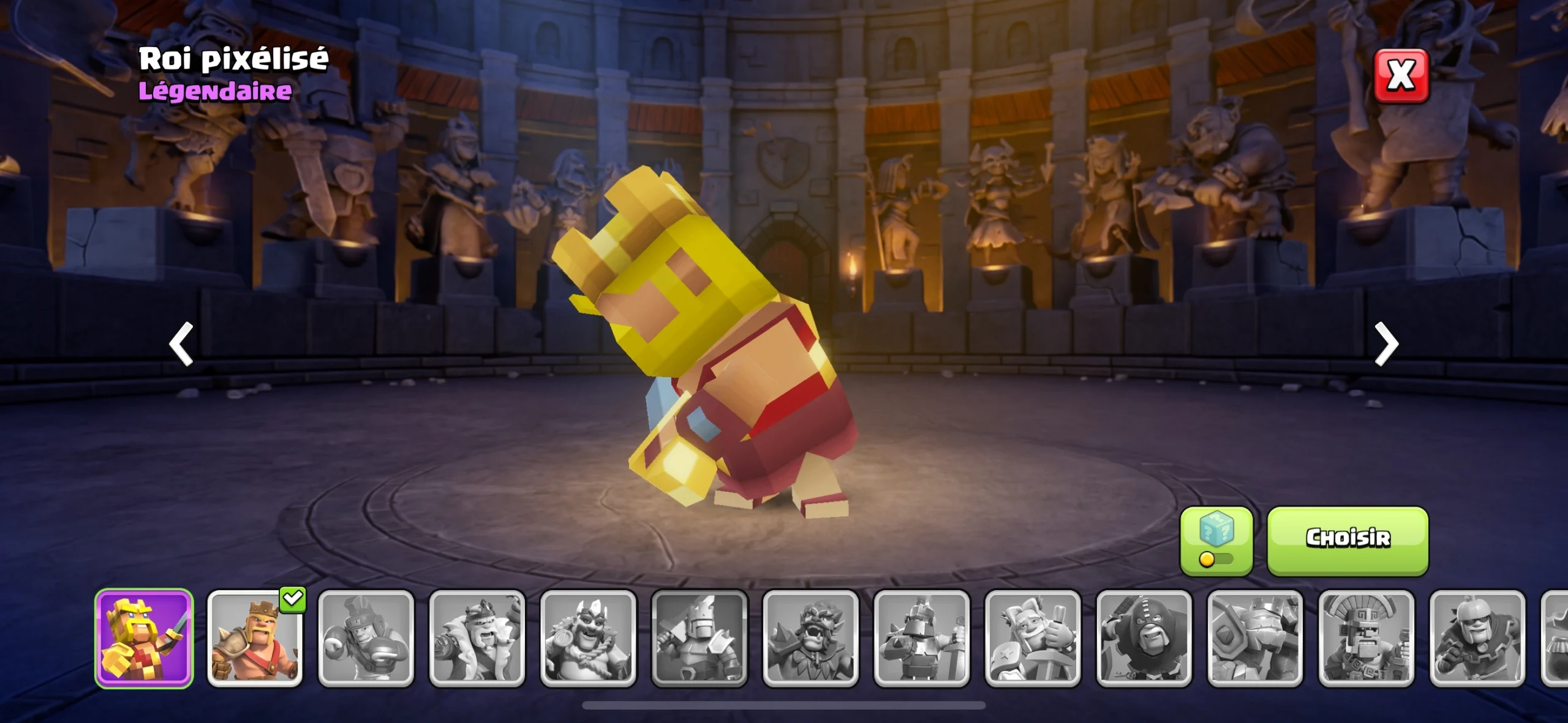Image resolution: width=1568 pixels, height=723 pixels.
Task: Choose the Aztec headdress king skin
Action: pyautogui.click(x=1366, y=638)
